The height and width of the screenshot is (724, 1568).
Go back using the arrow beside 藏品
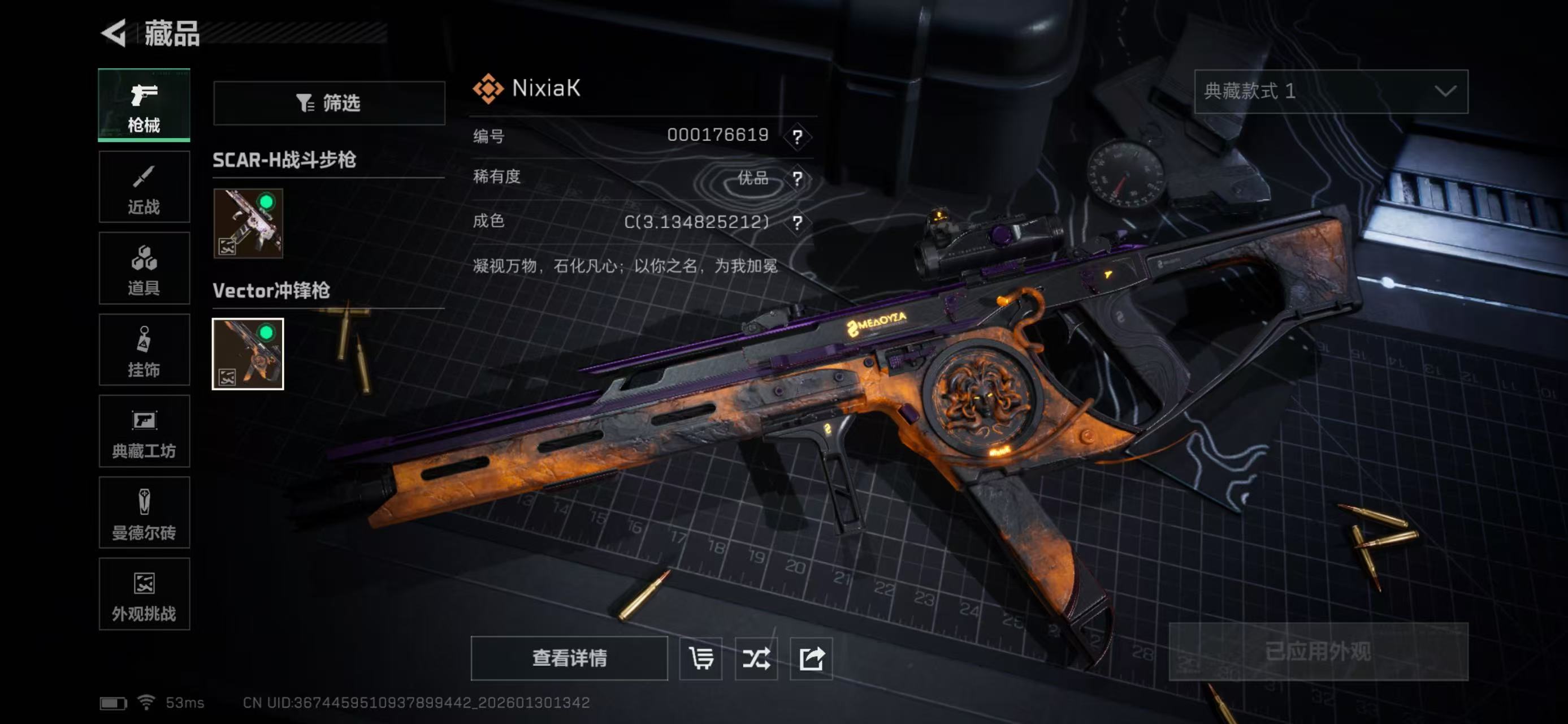114,33
